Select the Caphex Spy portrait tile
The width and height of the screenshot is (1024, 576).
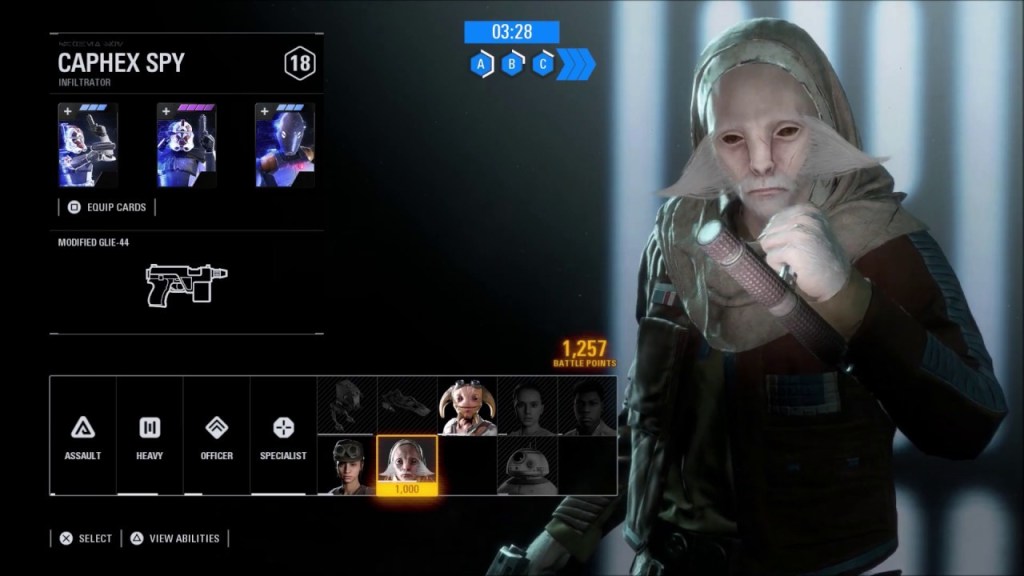[407, 465]
